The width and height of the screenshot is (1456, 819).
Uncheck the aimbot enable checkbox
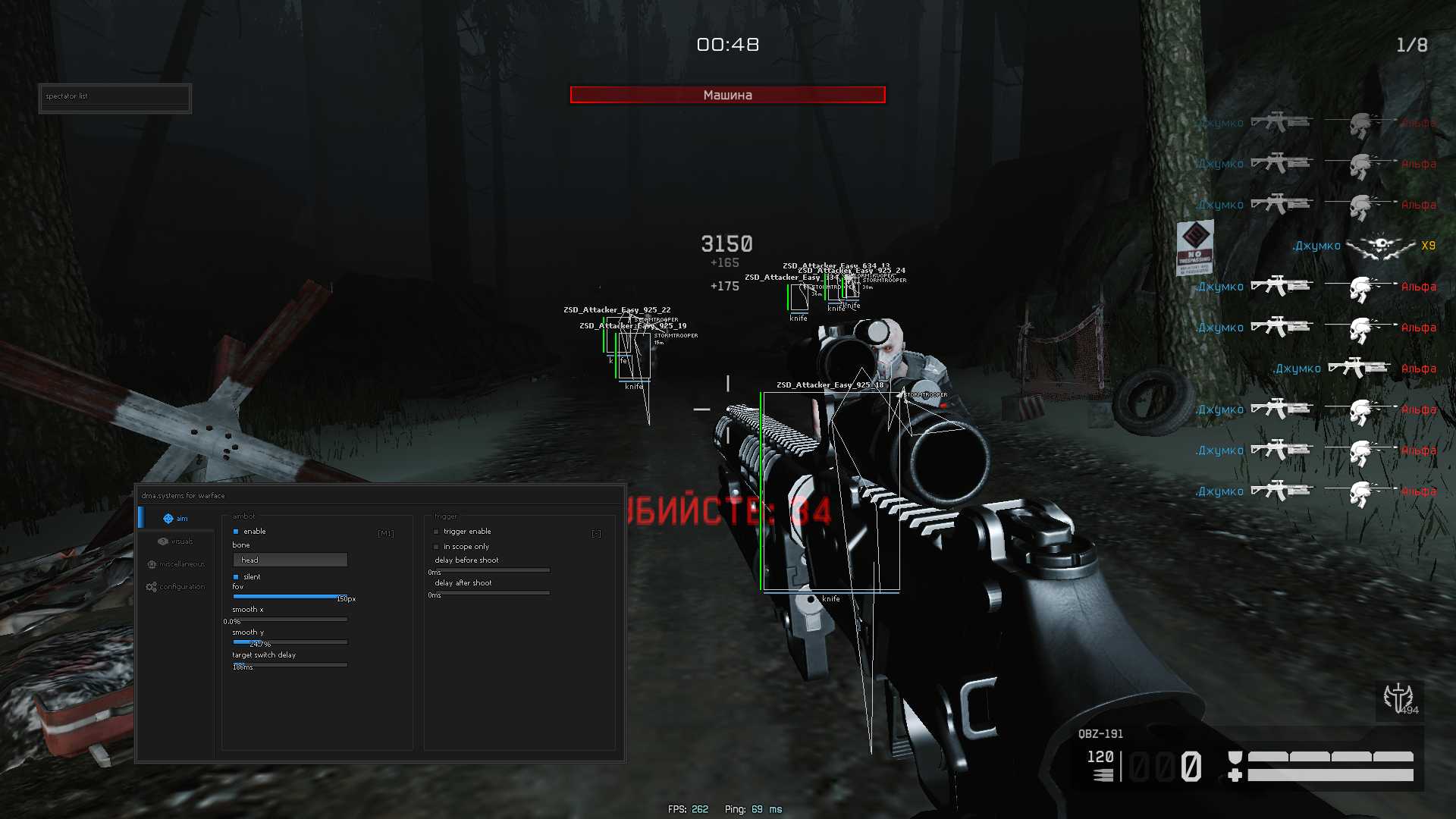[x=237, y=531]
